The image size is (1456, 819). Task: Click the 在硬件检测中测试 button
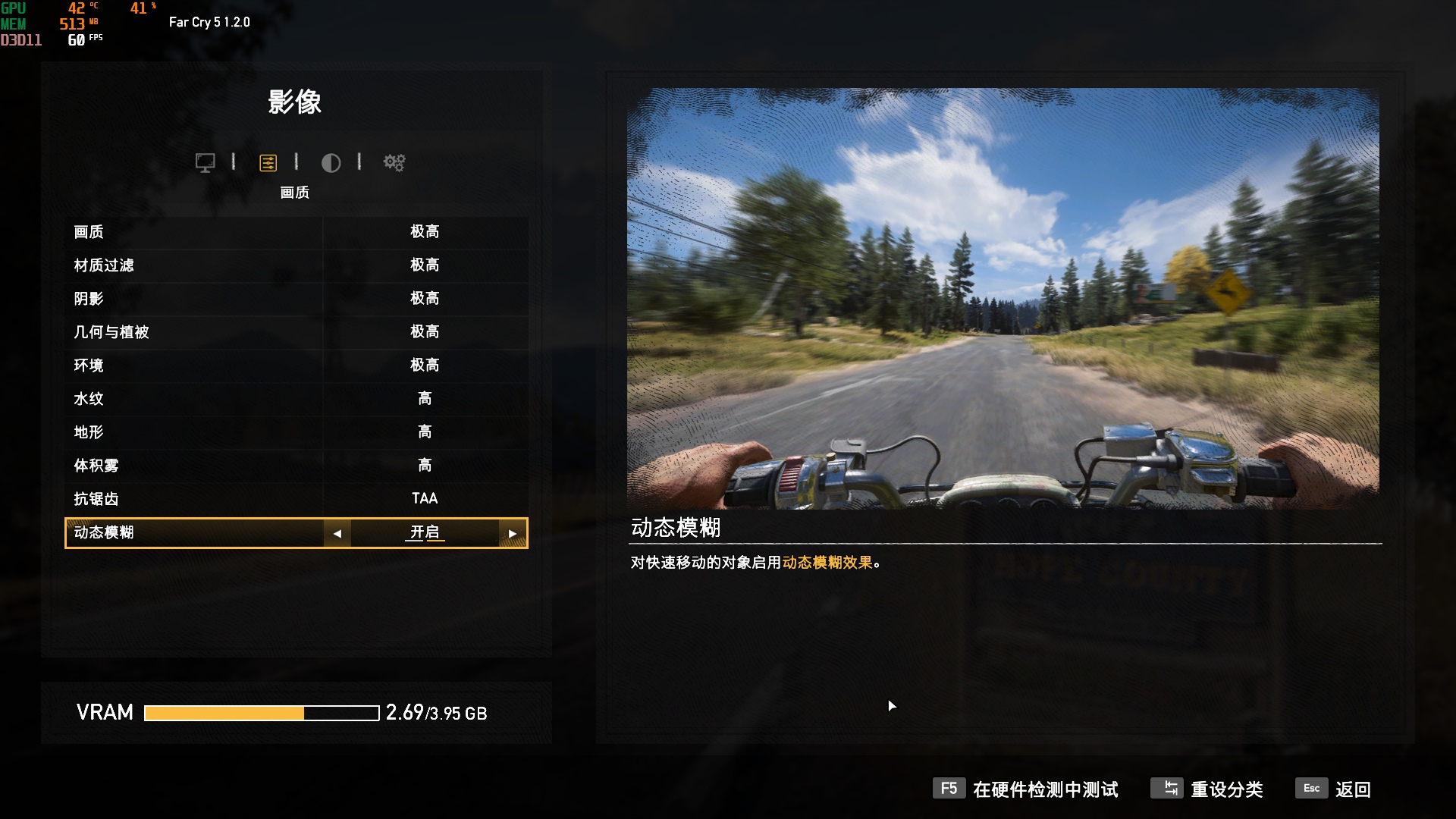(x=1046, y=790)
